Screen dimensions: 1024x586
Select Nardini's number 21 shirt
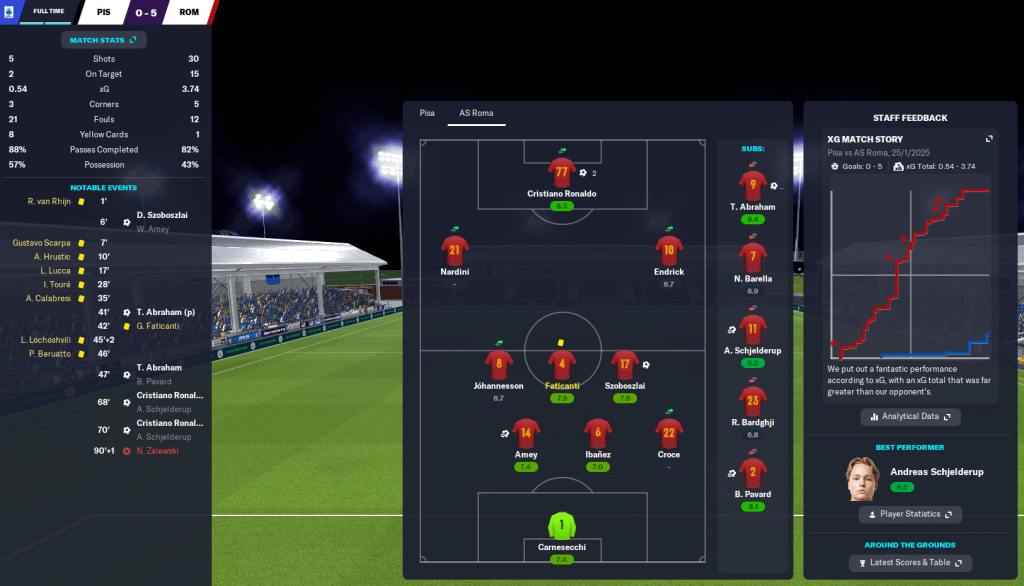pyautogui.click(x=454, y=250)
